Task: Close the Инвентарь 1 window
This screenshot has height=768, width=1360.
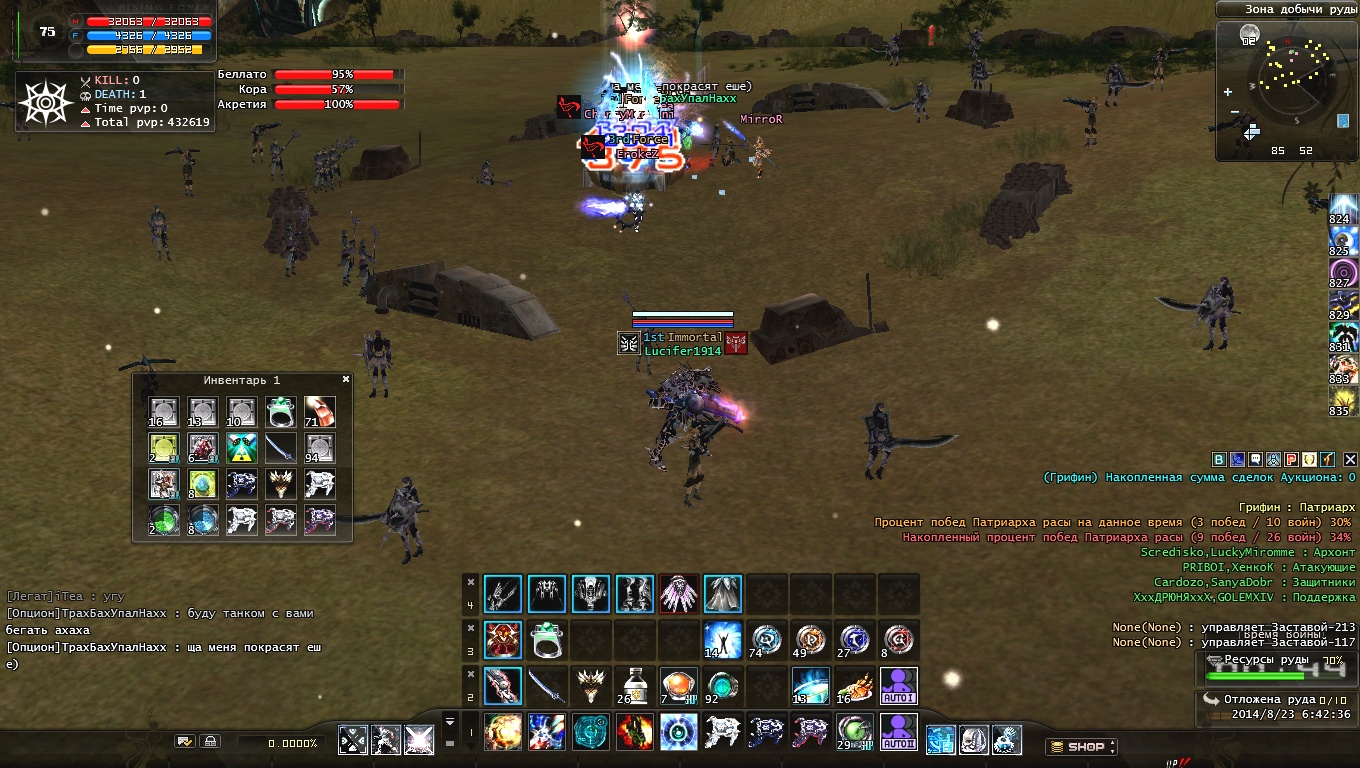Action: coord(346,380)
